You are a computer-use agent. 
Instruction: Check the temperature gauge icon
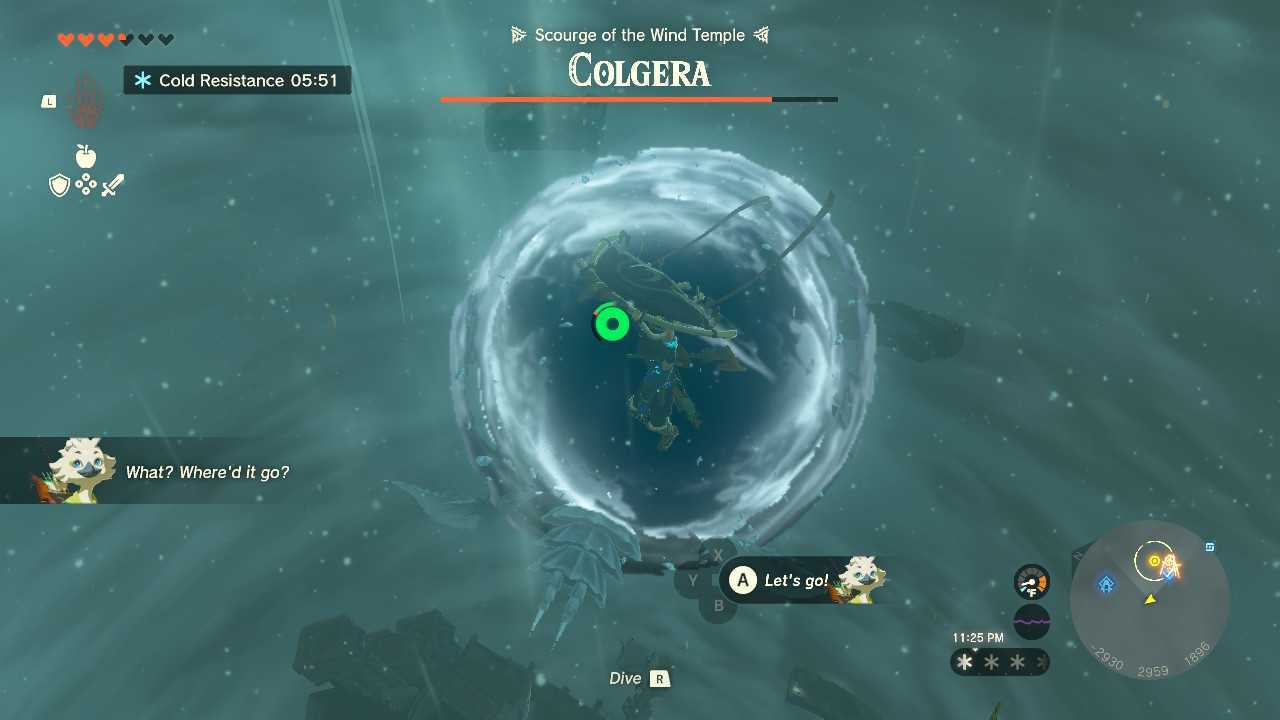[x=1031, y=582]
